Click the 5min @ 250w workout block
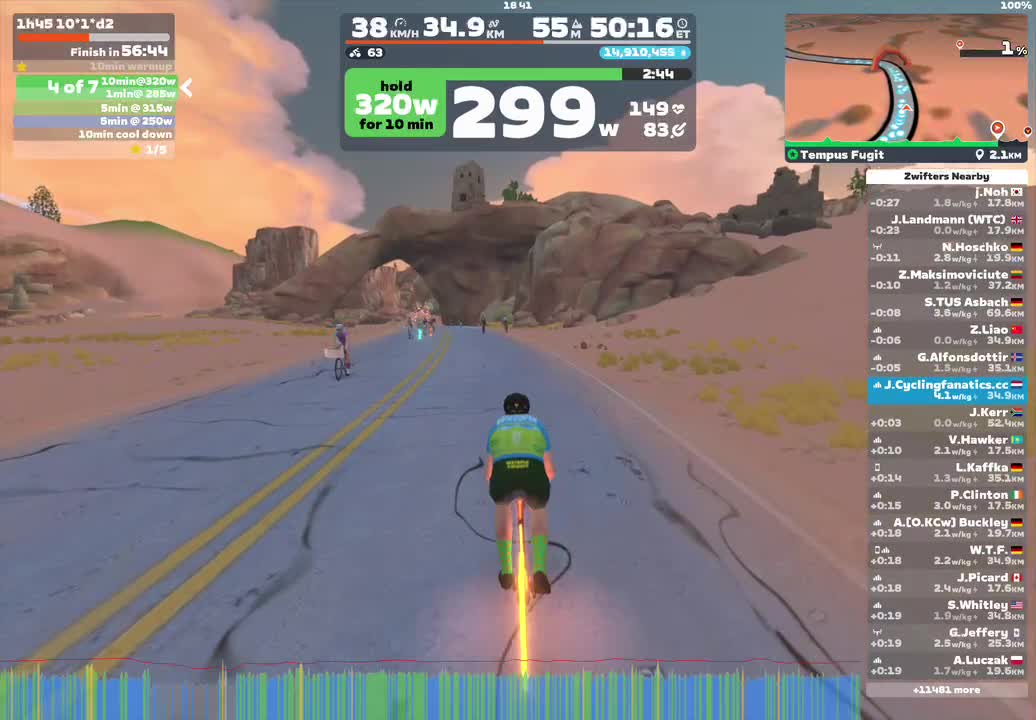The width and height of the screenshot is (1036, 720). point(95,121)
